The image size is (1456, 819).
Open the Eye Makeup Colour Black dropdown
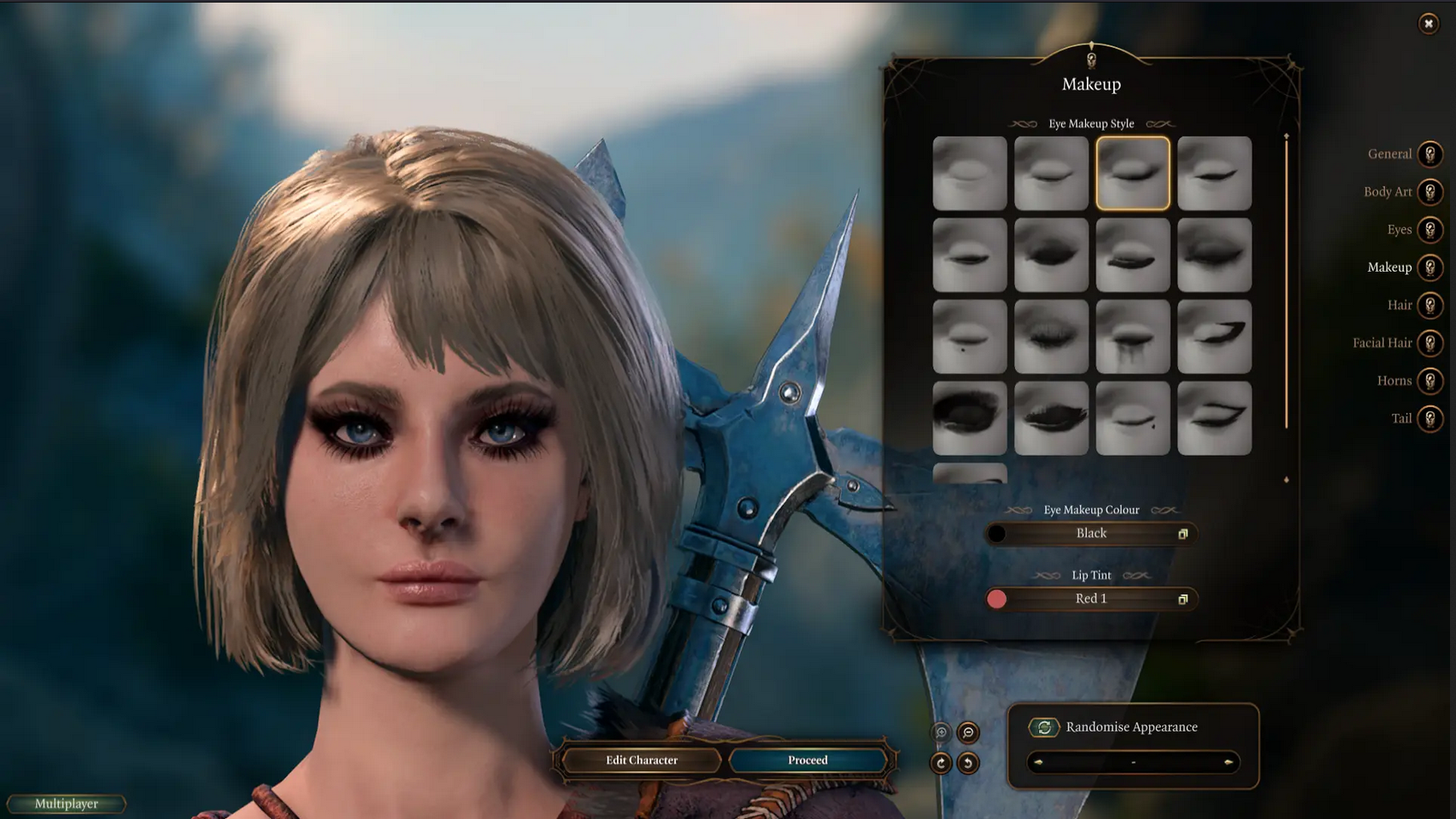point(1091,533)
